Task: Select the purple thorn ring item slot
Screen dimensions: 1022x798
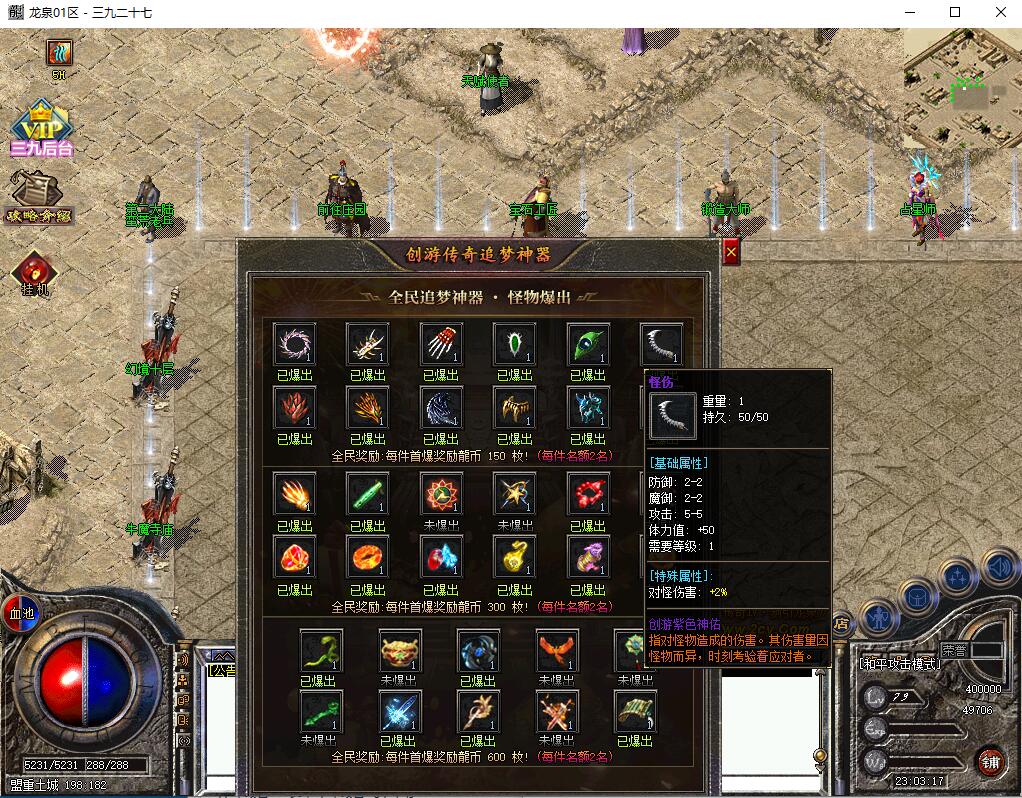Action: click(x=294, y=344)
